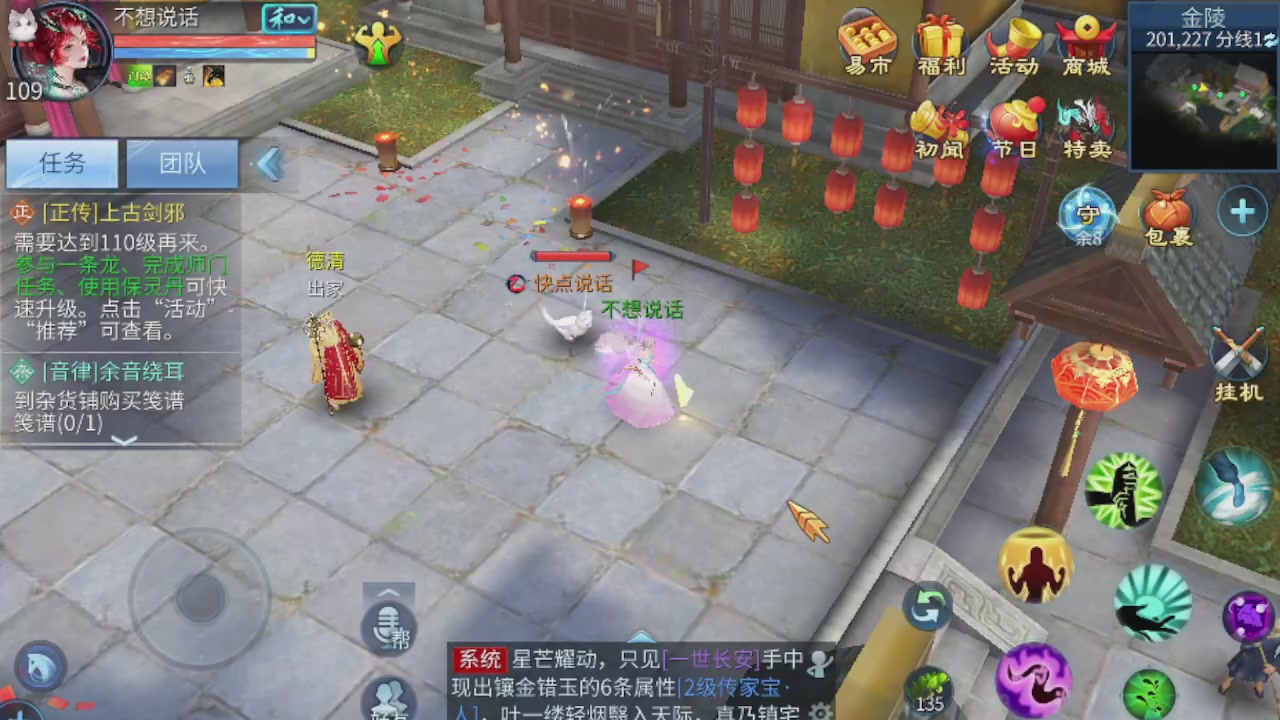This screenshot has height=720, width=1280.
Task: Collapse the quest panel with its down chevron
Action: click(x=124, y=441)
